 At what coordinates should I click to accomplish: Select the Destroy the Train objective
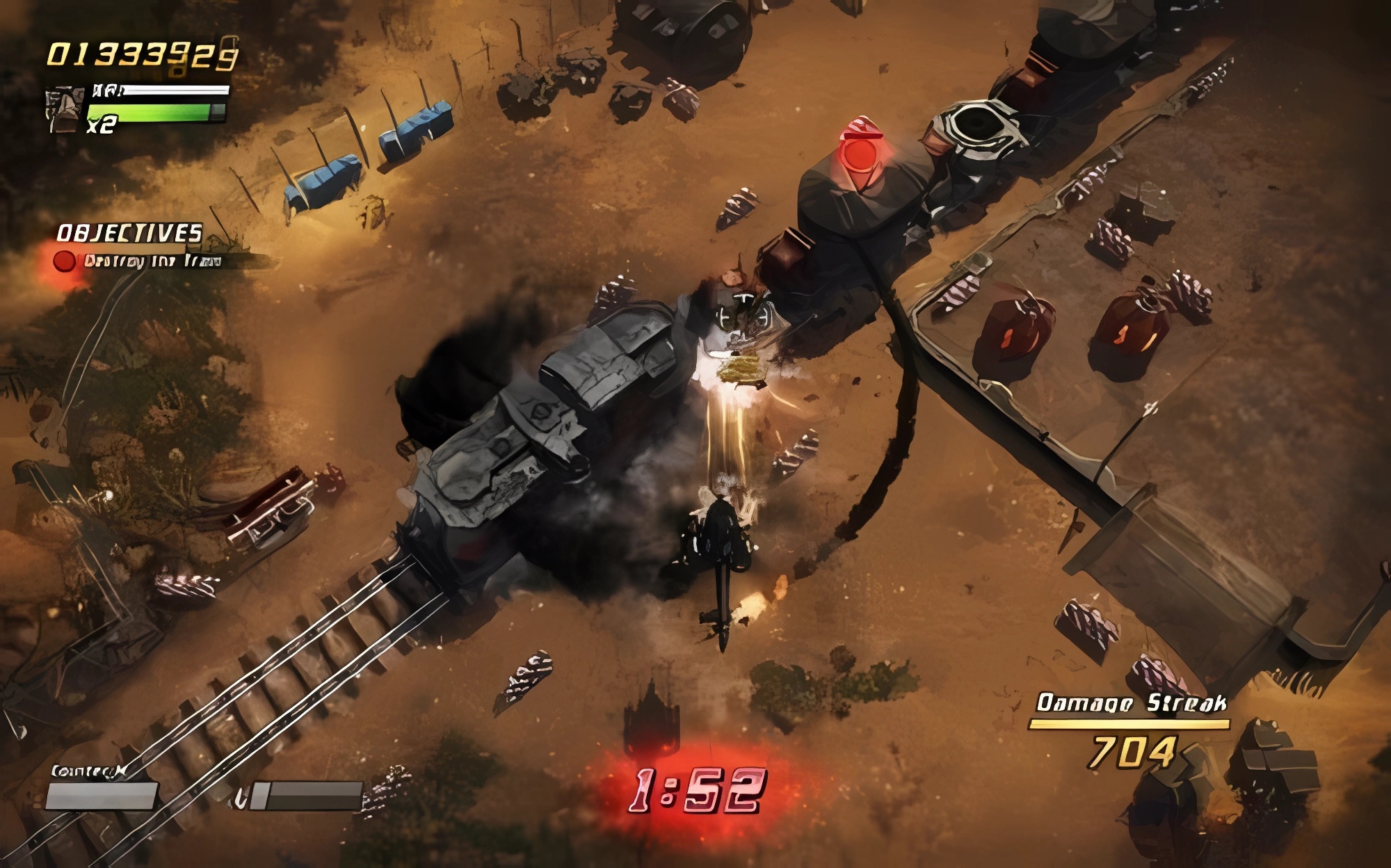click(152, 262)
